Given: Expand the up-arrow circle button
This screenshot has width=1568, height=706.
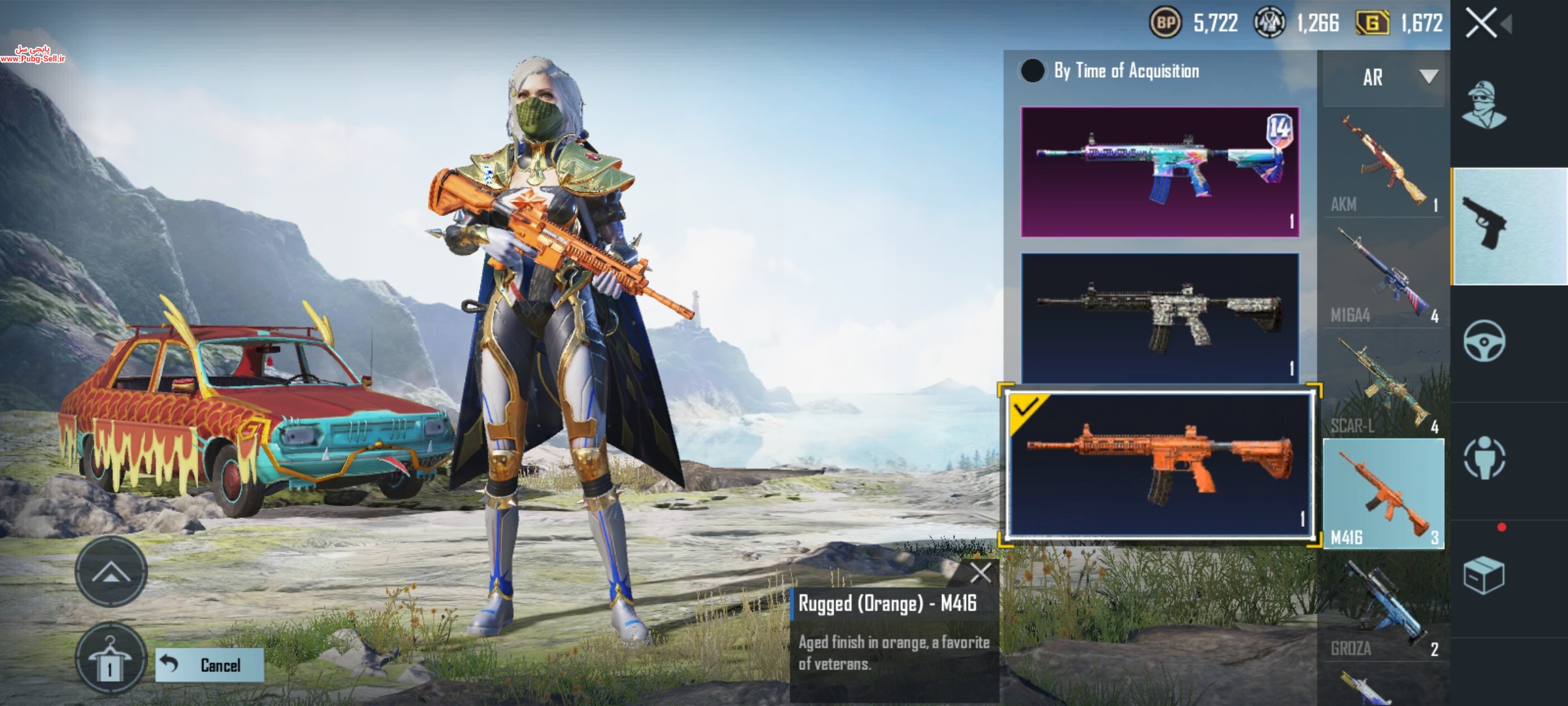Looking at the screenshot, I should coord(110,573).
